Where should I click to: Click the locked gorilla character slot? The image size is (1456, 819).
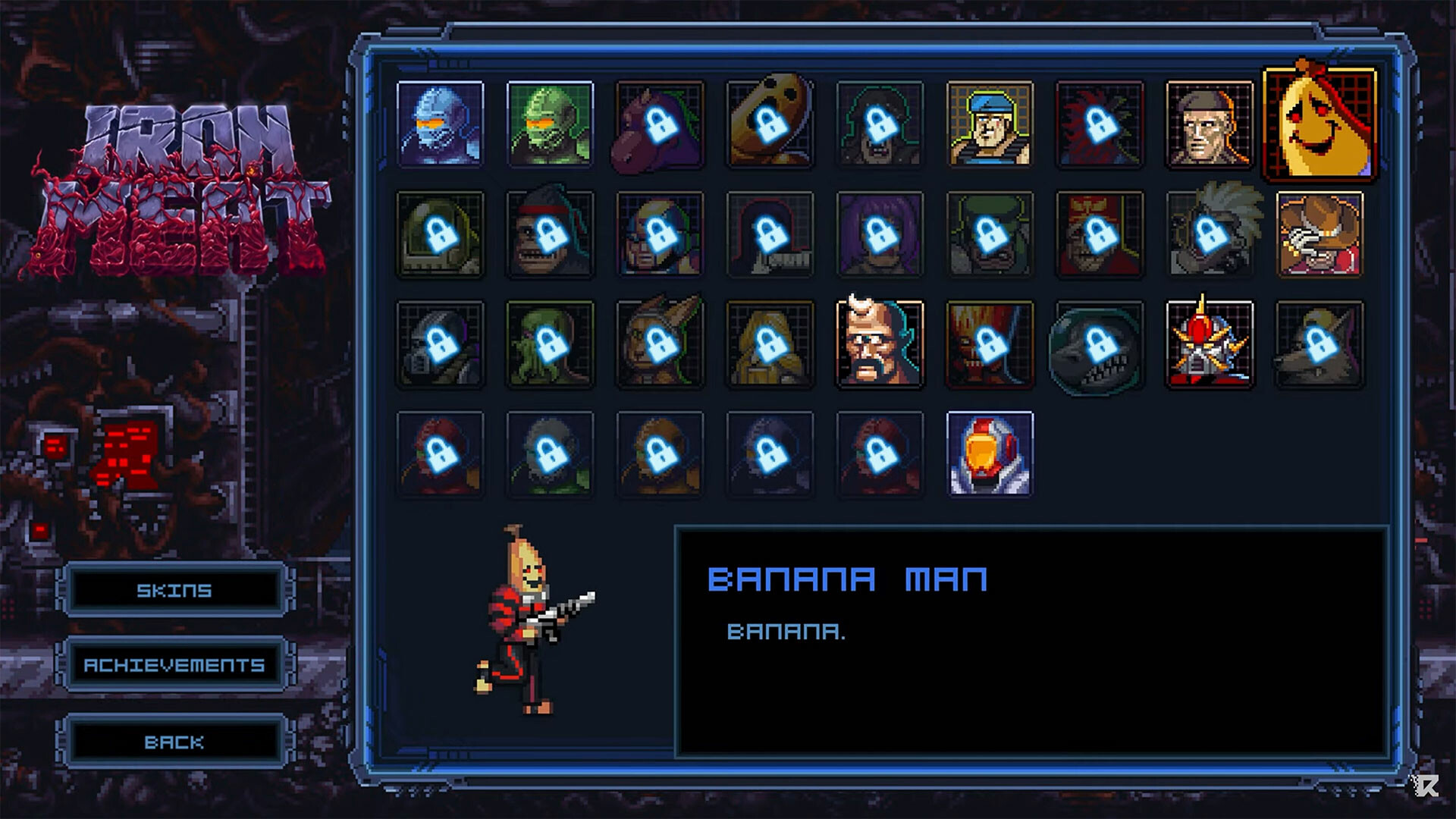pyautogui.click(x=551, y=233)
